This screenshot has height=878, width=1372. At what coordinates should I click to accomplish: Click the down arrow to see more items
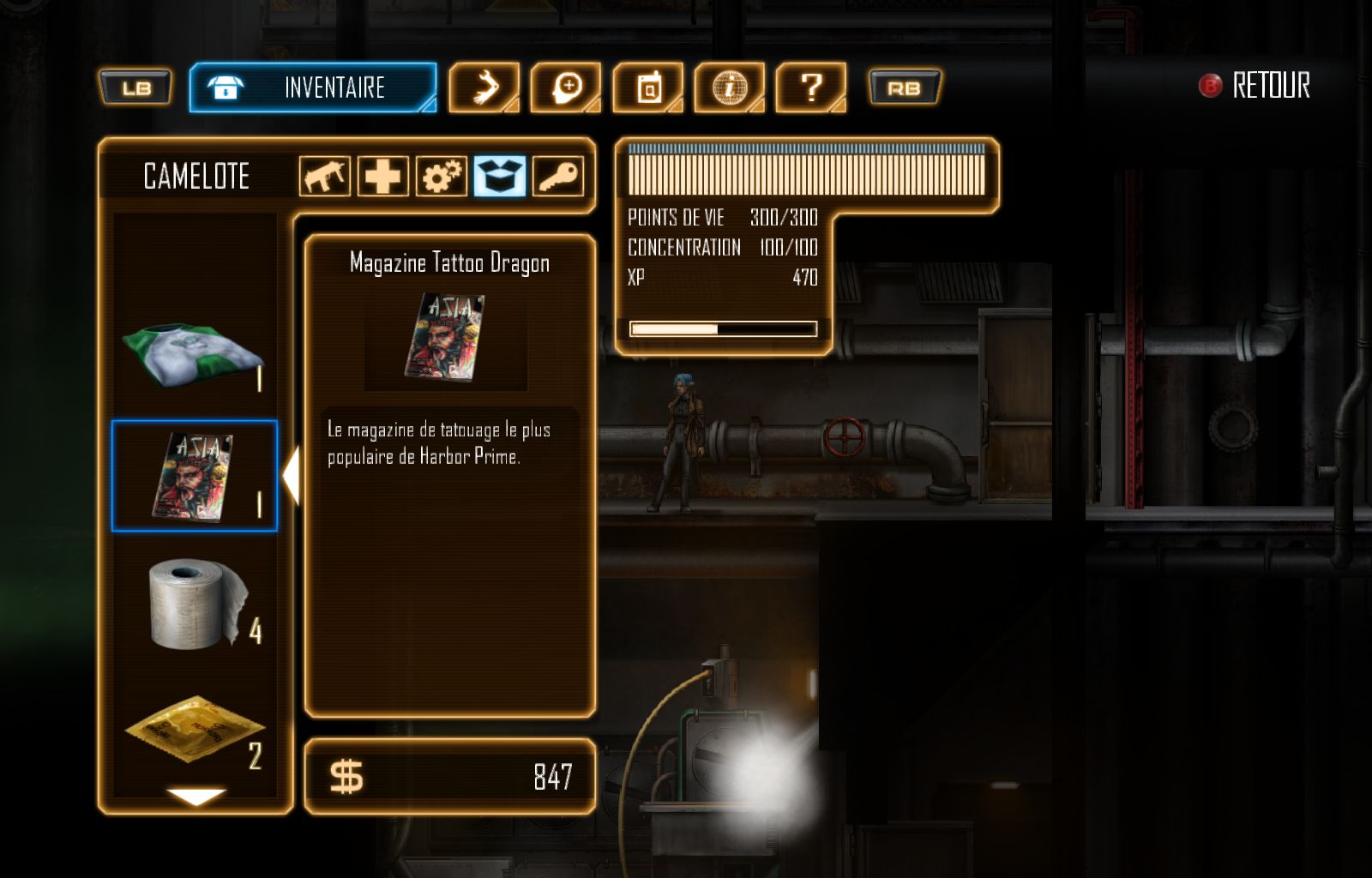tap(196, 797)
